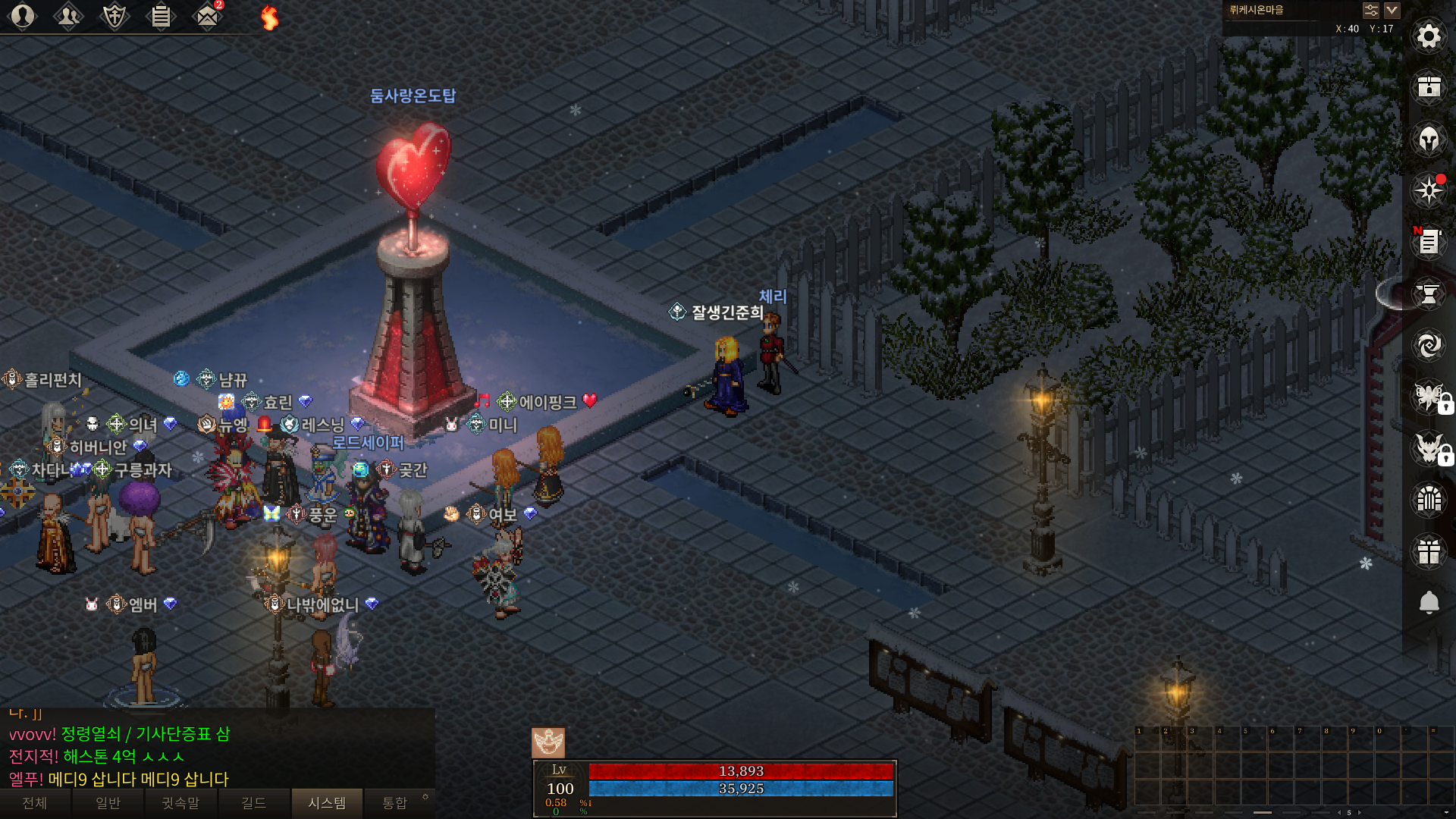Image resolution: width=1456 pixels, height=819 pixels.
Task: Open the friends list icon
Action: pos(68,16)
